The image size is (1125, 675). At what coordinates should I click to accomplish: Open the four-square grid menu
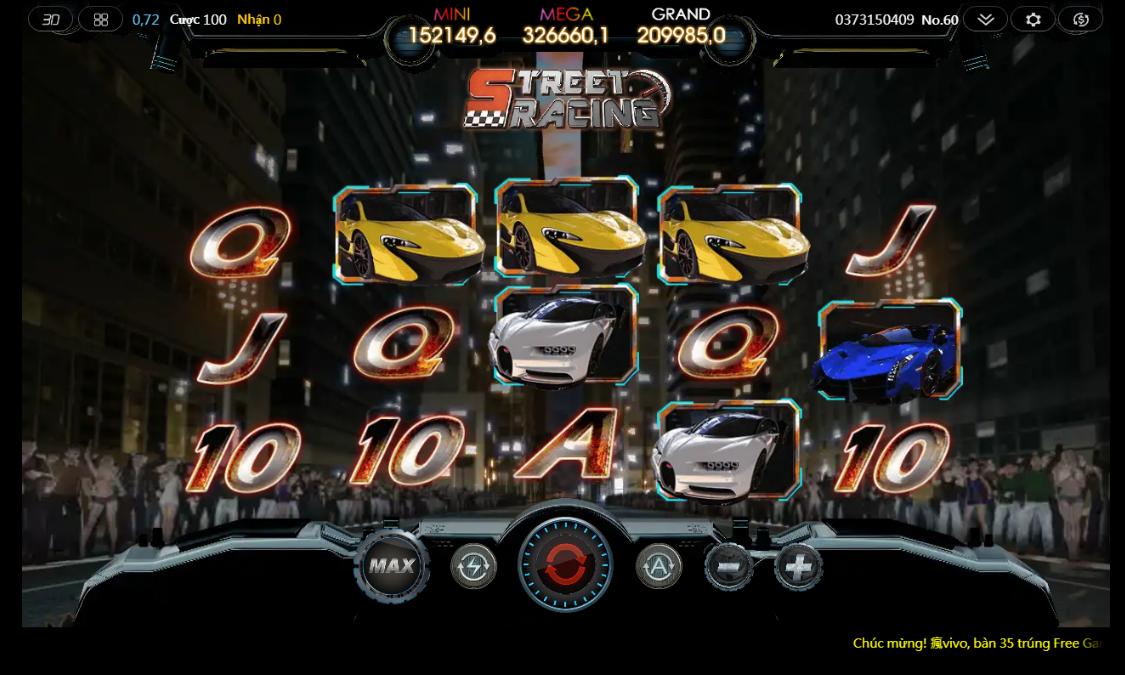click(101, 19)
